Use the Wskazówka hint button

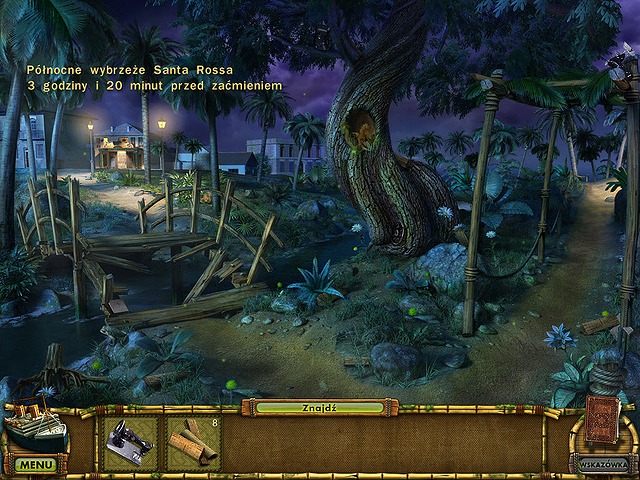tap(600, 463)
